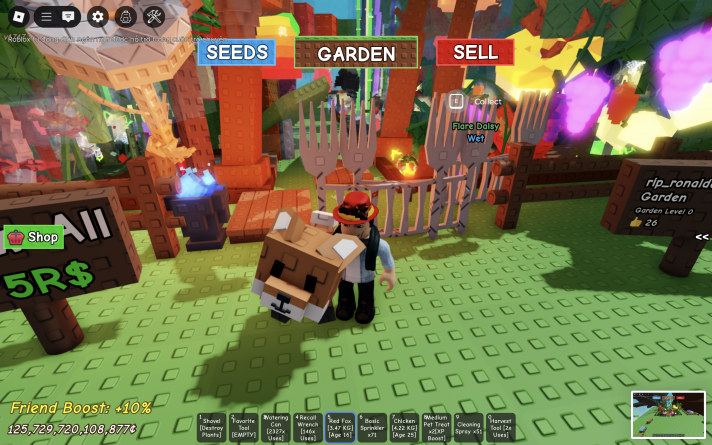
Task: Equip the Basic Sprinkler
Action: pos(372,428)
